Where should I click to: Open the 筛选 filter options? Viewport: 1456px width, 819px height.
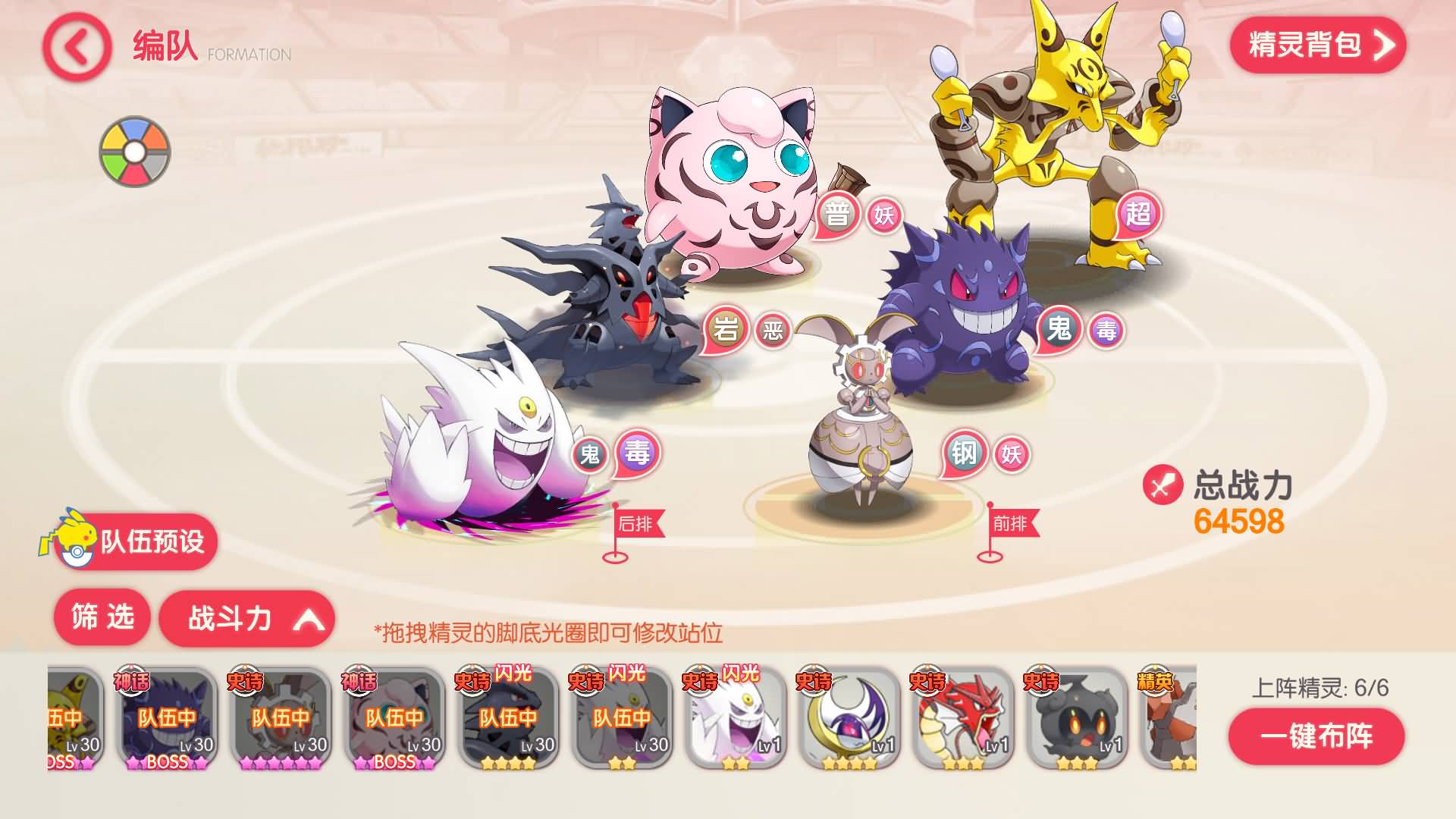click(x=104, y=618)
